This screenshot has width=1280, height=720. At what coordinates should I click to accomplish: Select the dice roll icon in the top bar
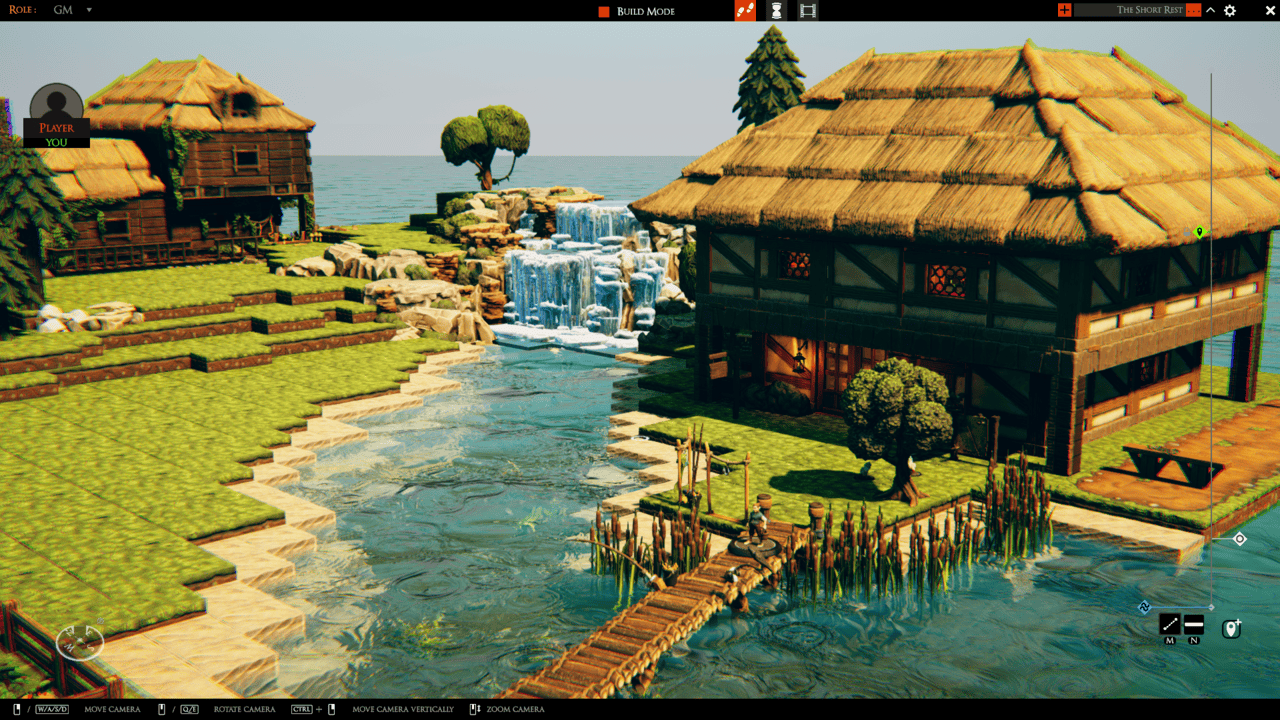tap(744, 11)
